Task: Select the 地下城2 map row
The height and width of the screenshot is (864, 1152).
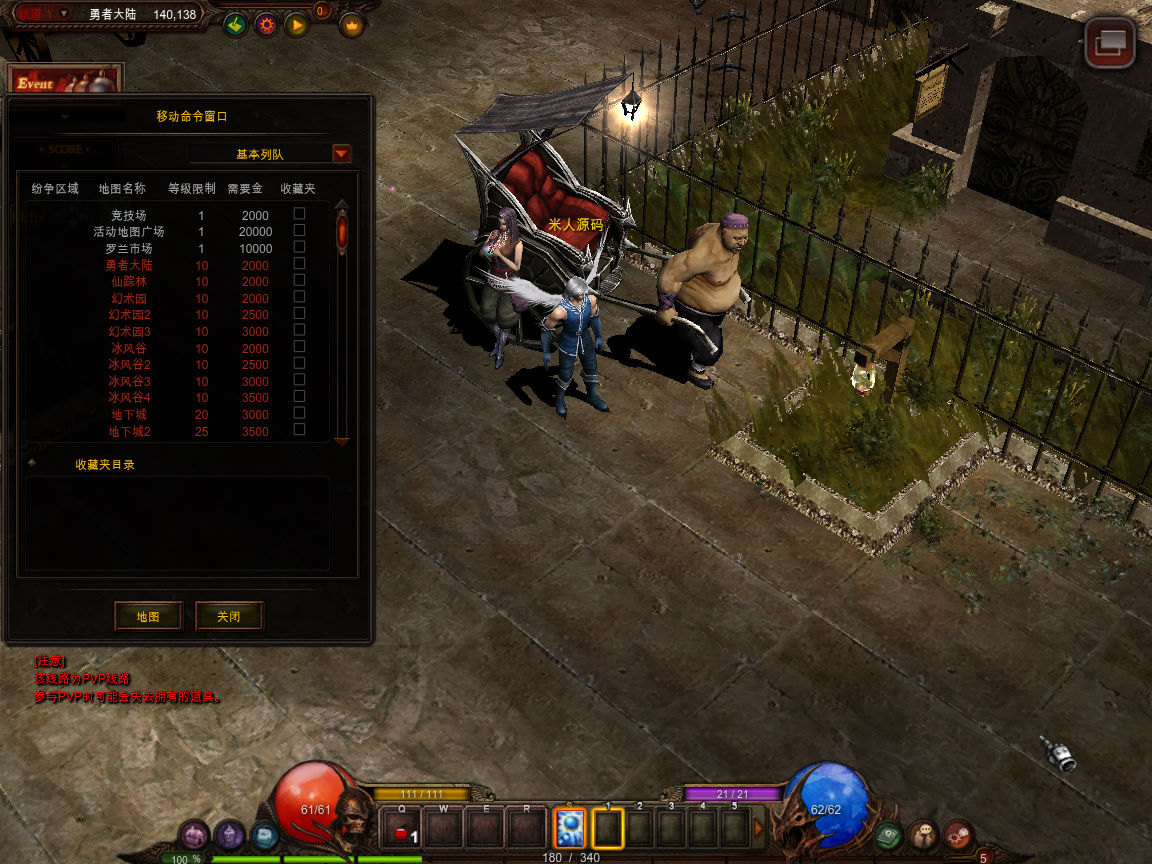Action: [129, 431]
